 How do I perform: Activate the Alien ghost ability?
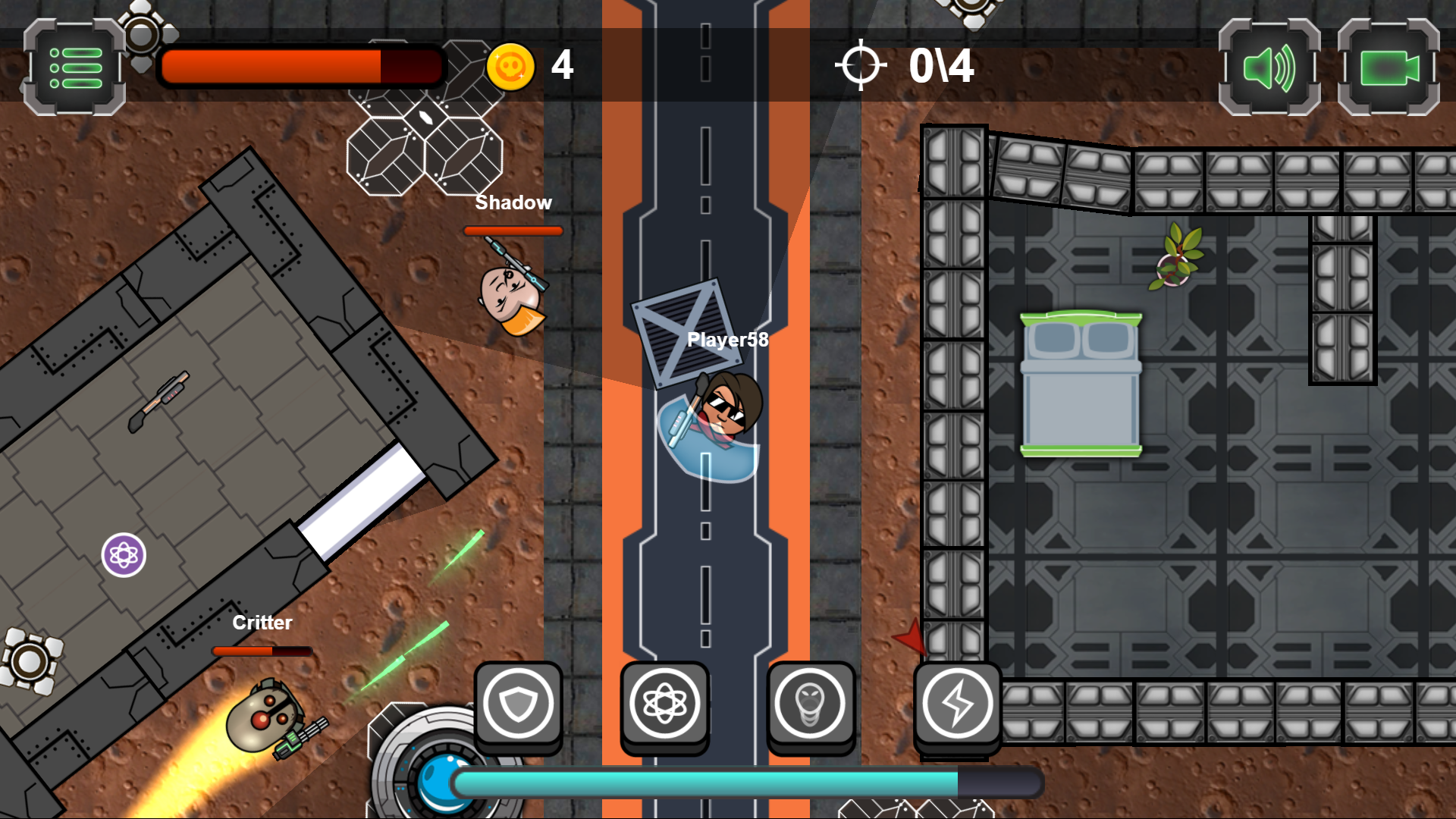(x=810, y=704)
